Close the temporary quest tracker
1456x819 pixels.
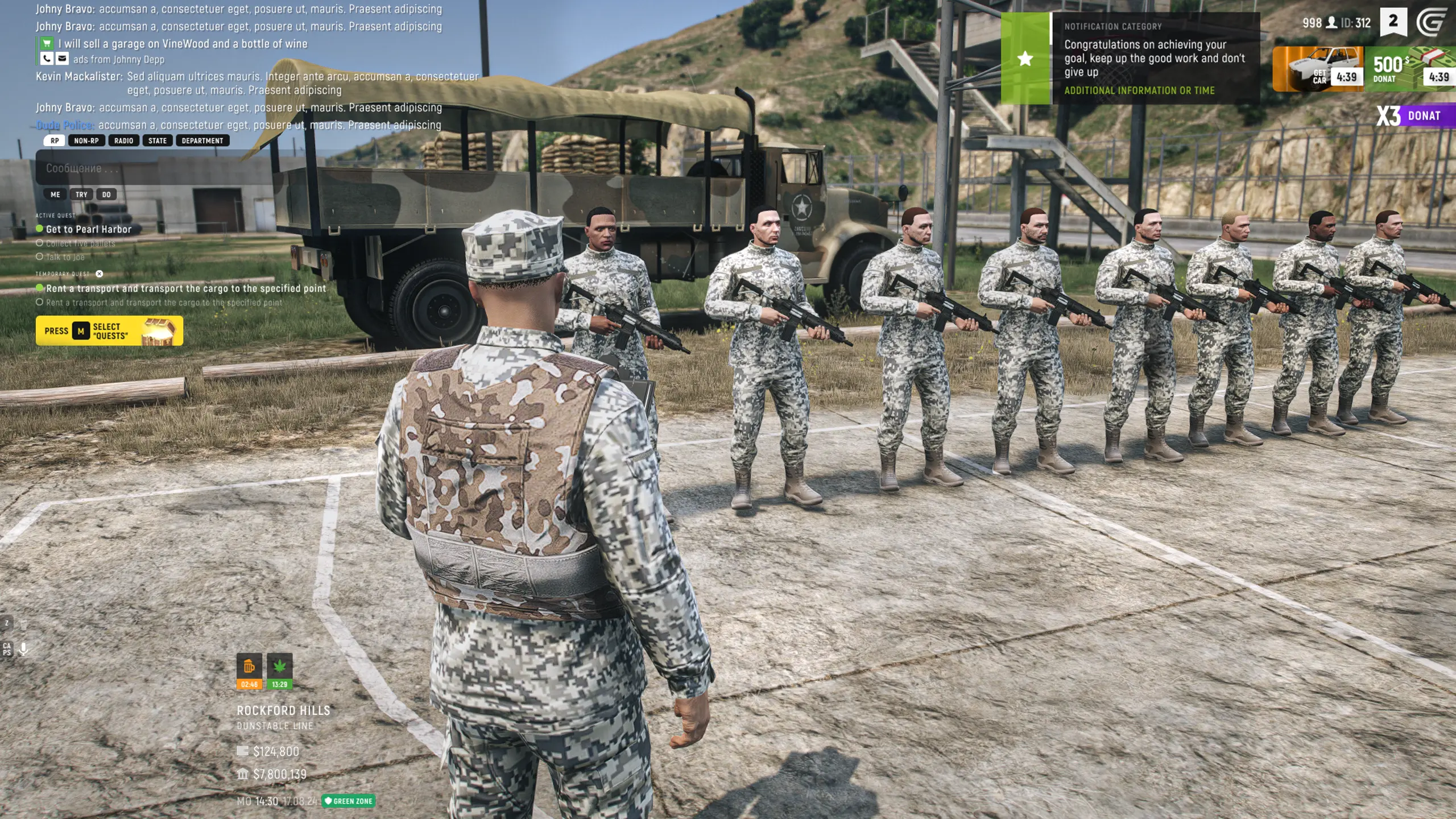coord(100,274)
